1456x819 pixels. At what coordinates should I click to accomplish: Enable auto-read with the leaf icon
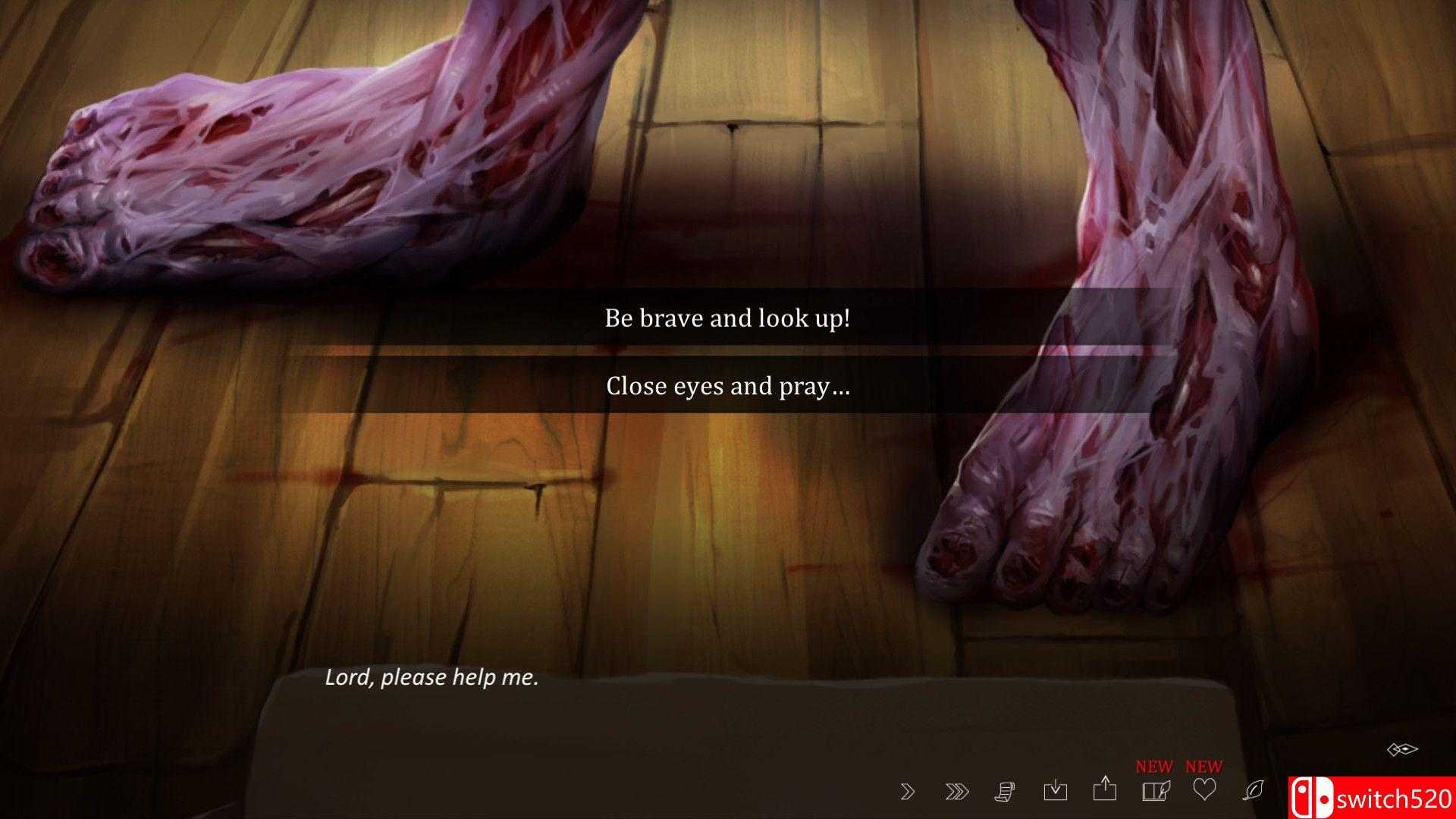[x=1254, y=791]
